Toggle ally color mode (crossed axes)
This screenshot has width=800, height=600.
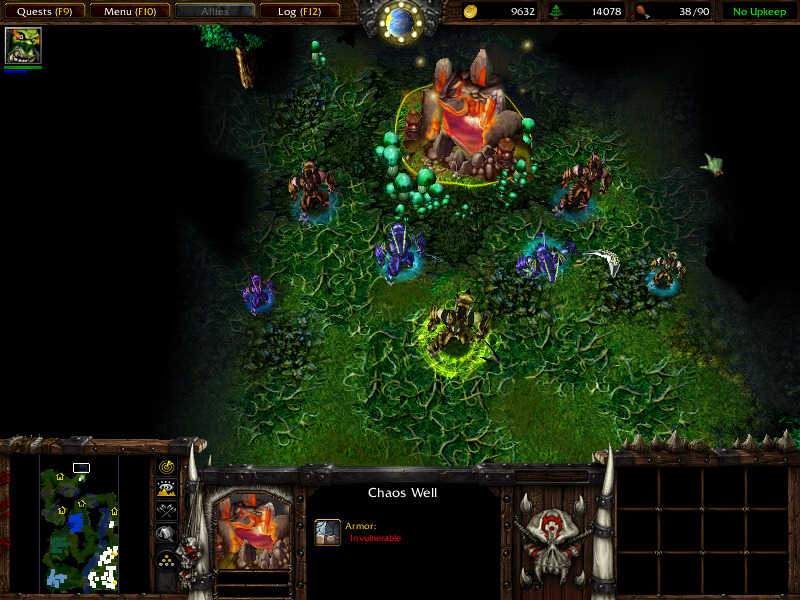click(x=167, y=511)
